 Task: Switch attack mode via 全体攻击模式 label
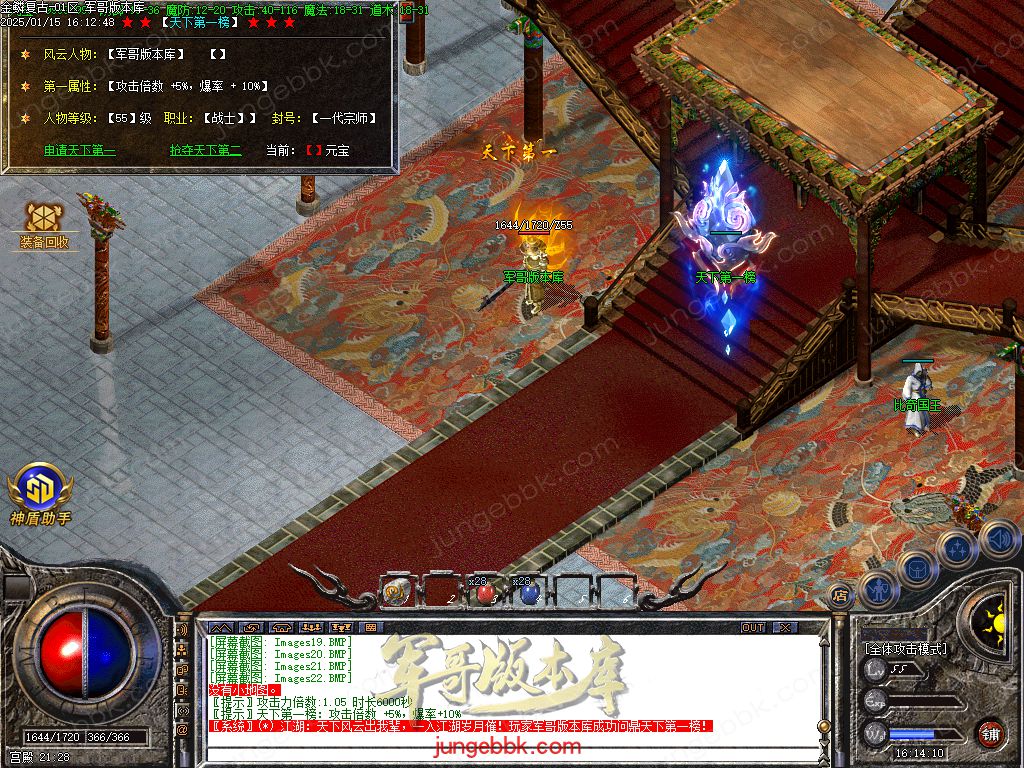tap(906, 648)
